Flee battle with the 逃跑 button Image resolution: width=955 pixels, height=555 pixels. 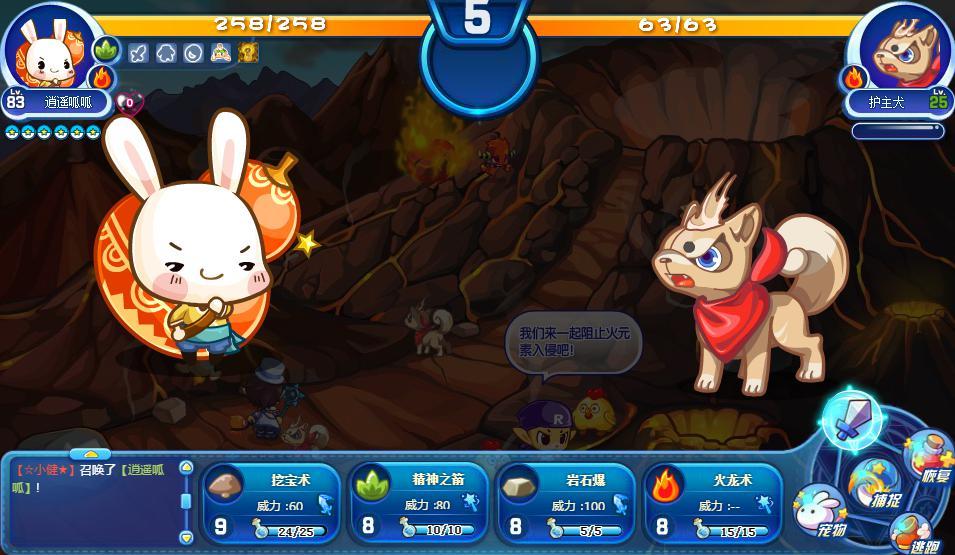pos(914,534)
